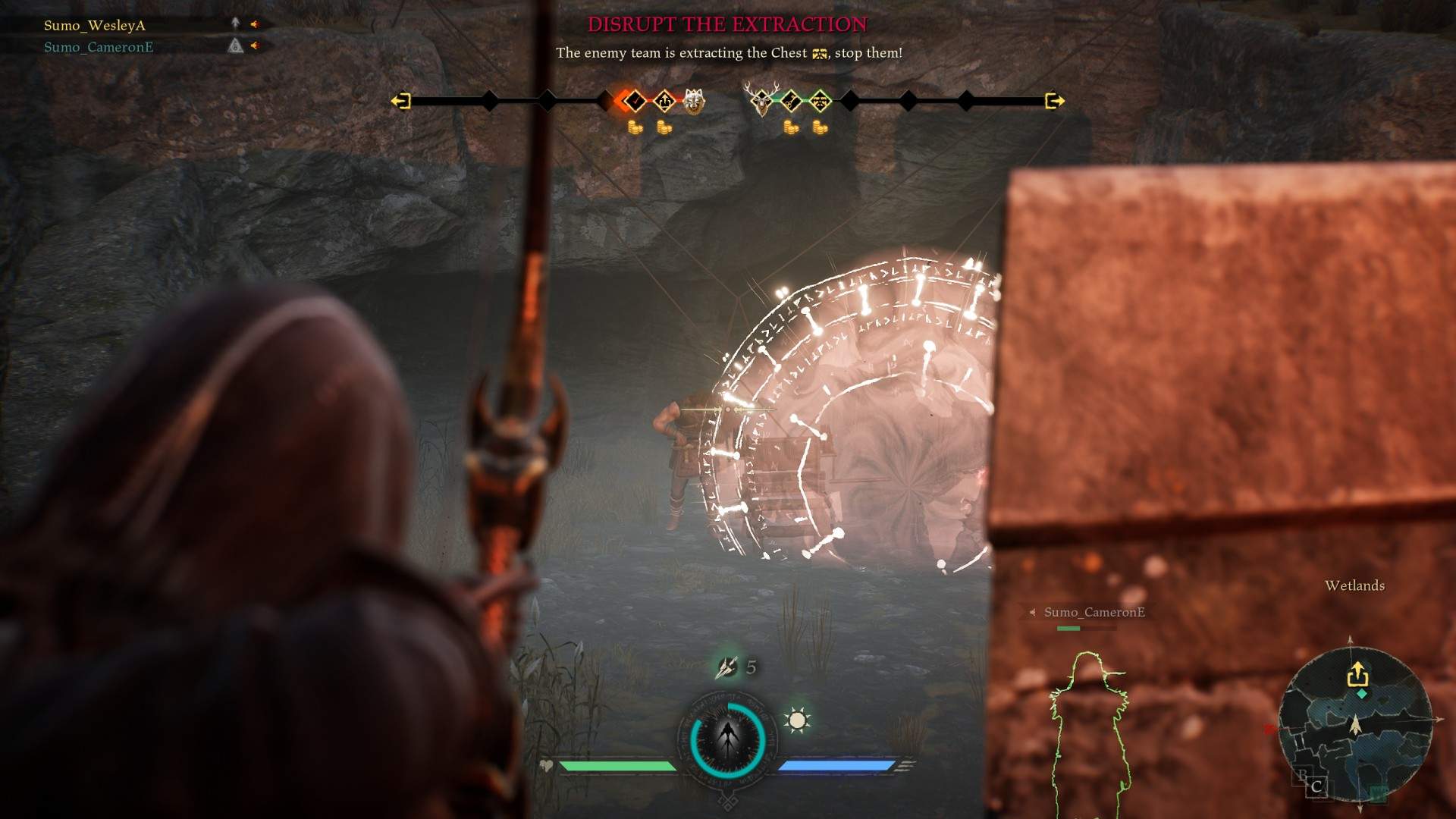1456x819 pixels.
Task: Select Sumo_WesleyA in the team list
Action: [x=95, y=25]
